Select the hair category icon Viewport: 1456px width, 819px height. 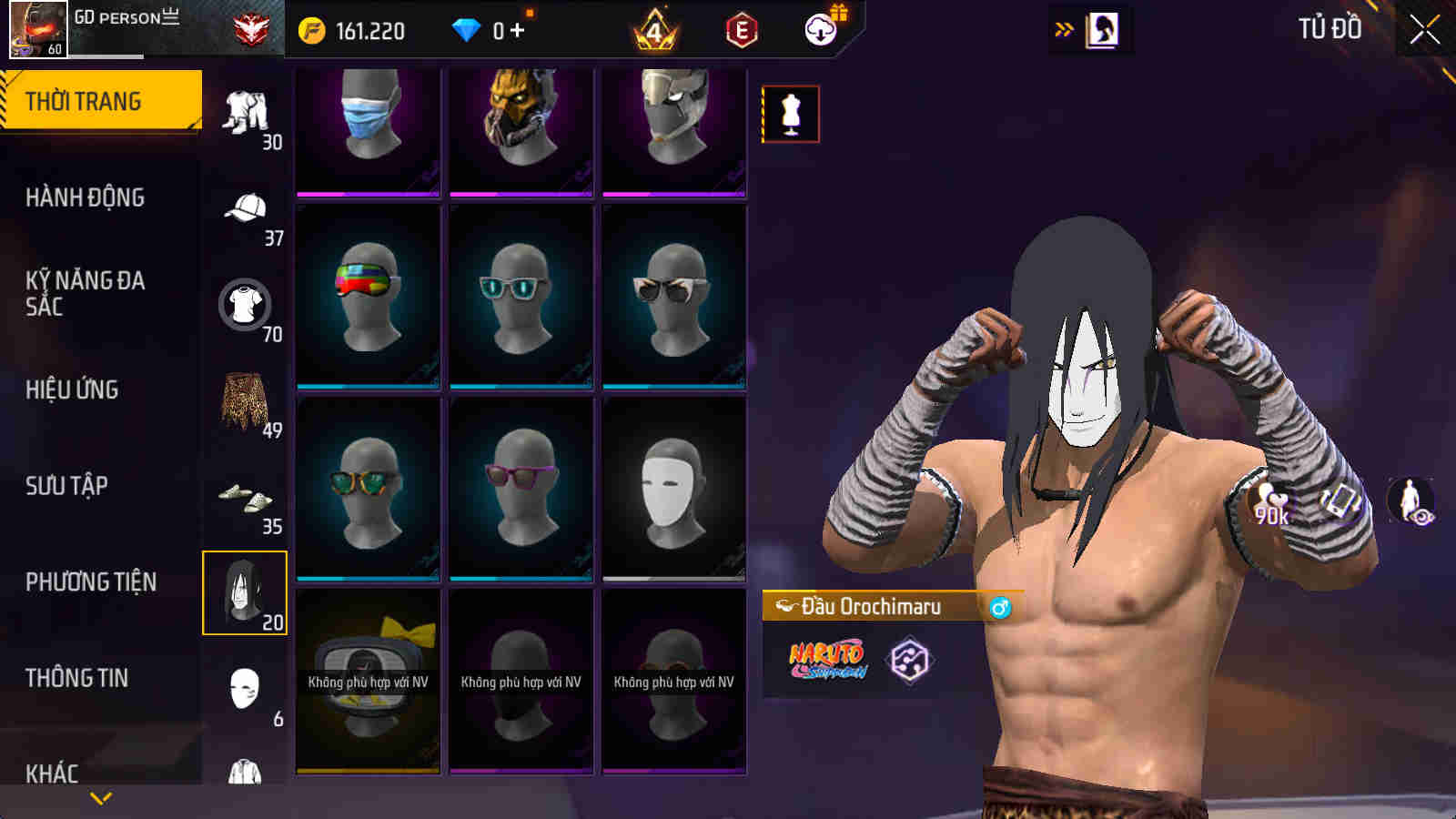click(x=244, y=590)
